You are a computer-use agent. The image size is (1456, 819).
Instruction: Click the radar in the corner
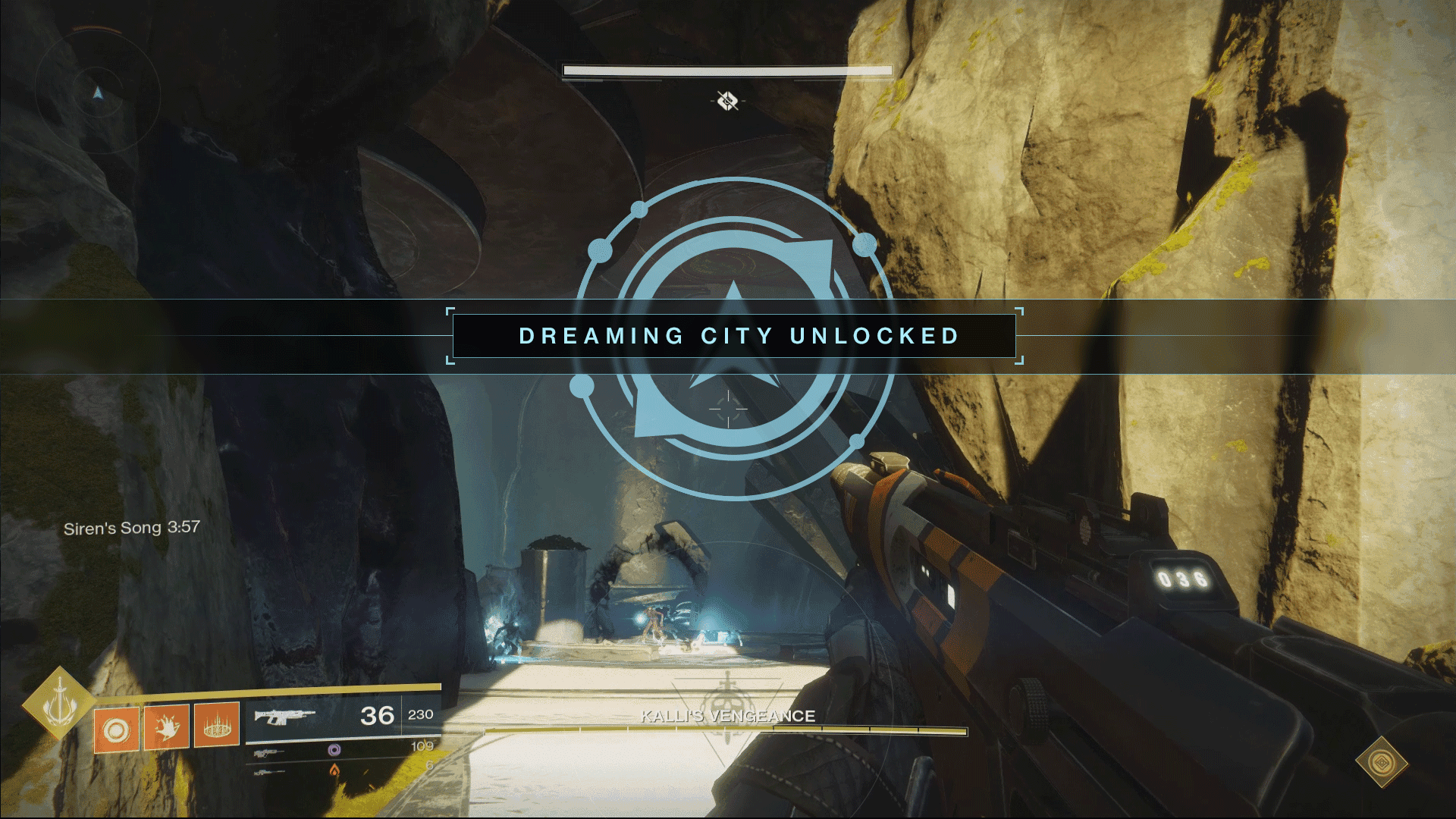point(97,93)
